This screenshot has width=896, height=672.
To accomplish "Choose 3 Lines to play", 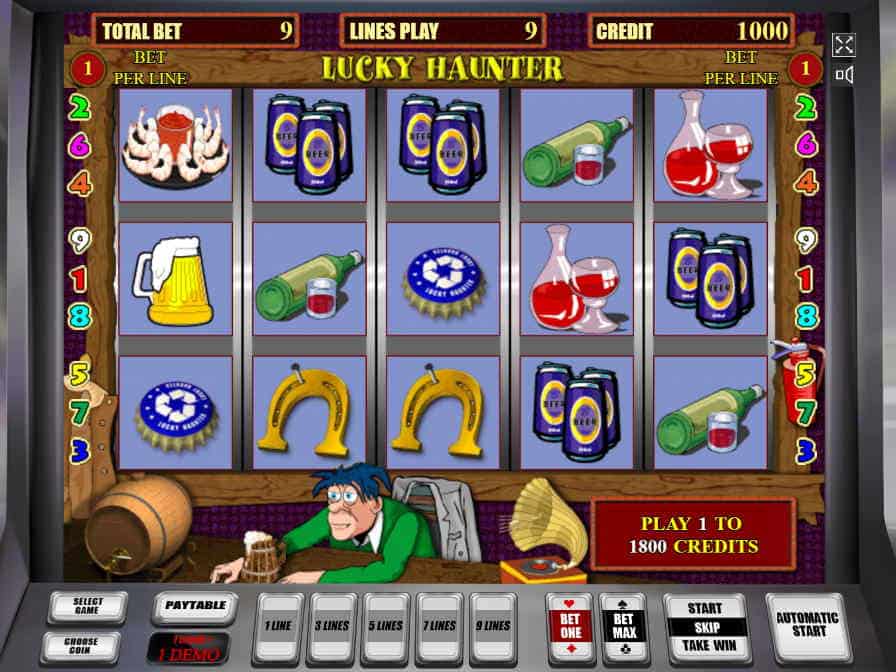I will [333, 627].
